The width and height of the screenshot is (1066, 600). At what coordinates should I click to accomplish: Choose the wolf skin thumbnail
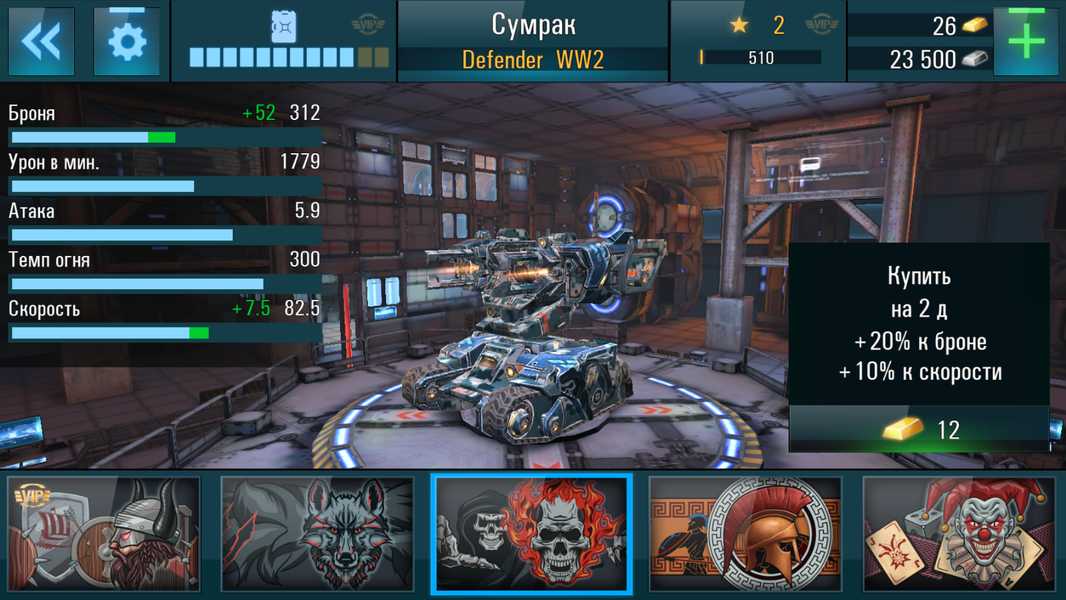317,534
